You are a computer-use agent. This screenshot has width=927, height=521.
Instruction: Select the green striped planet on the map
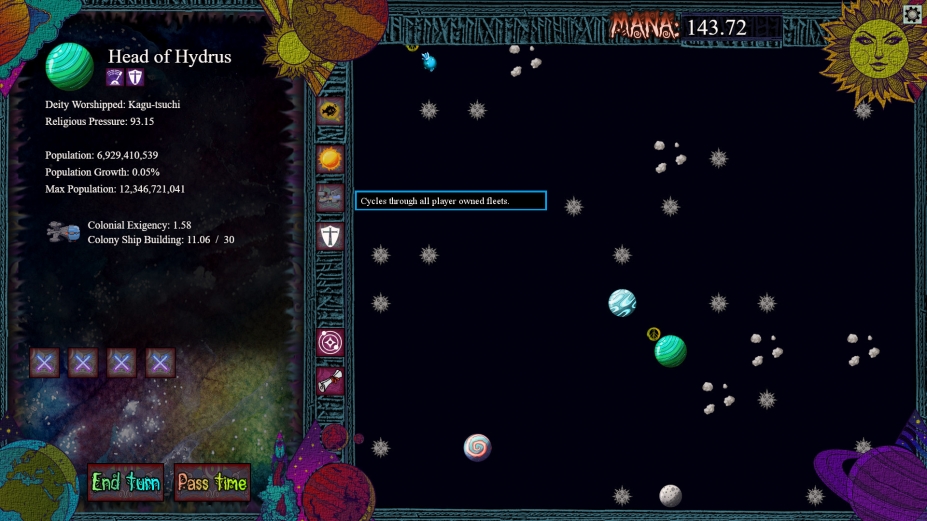click(x=670, y=351)
